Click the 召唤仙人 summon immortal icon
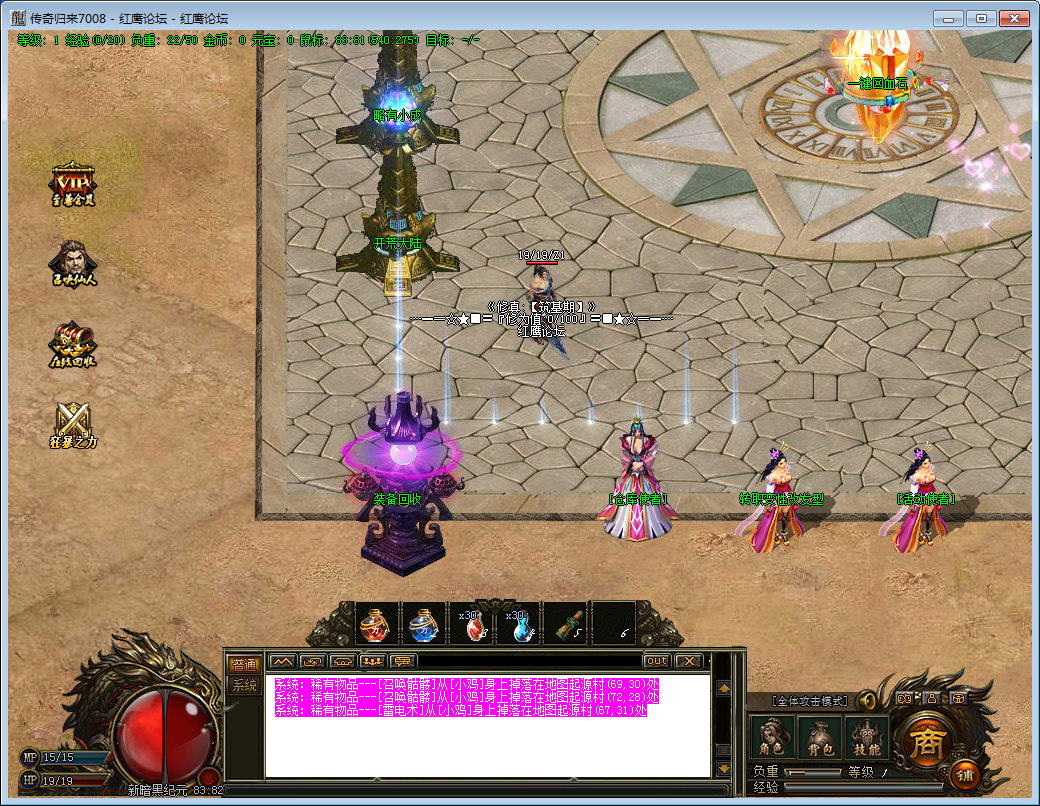This screenshot has height=806, width=1040. point(73,262)
